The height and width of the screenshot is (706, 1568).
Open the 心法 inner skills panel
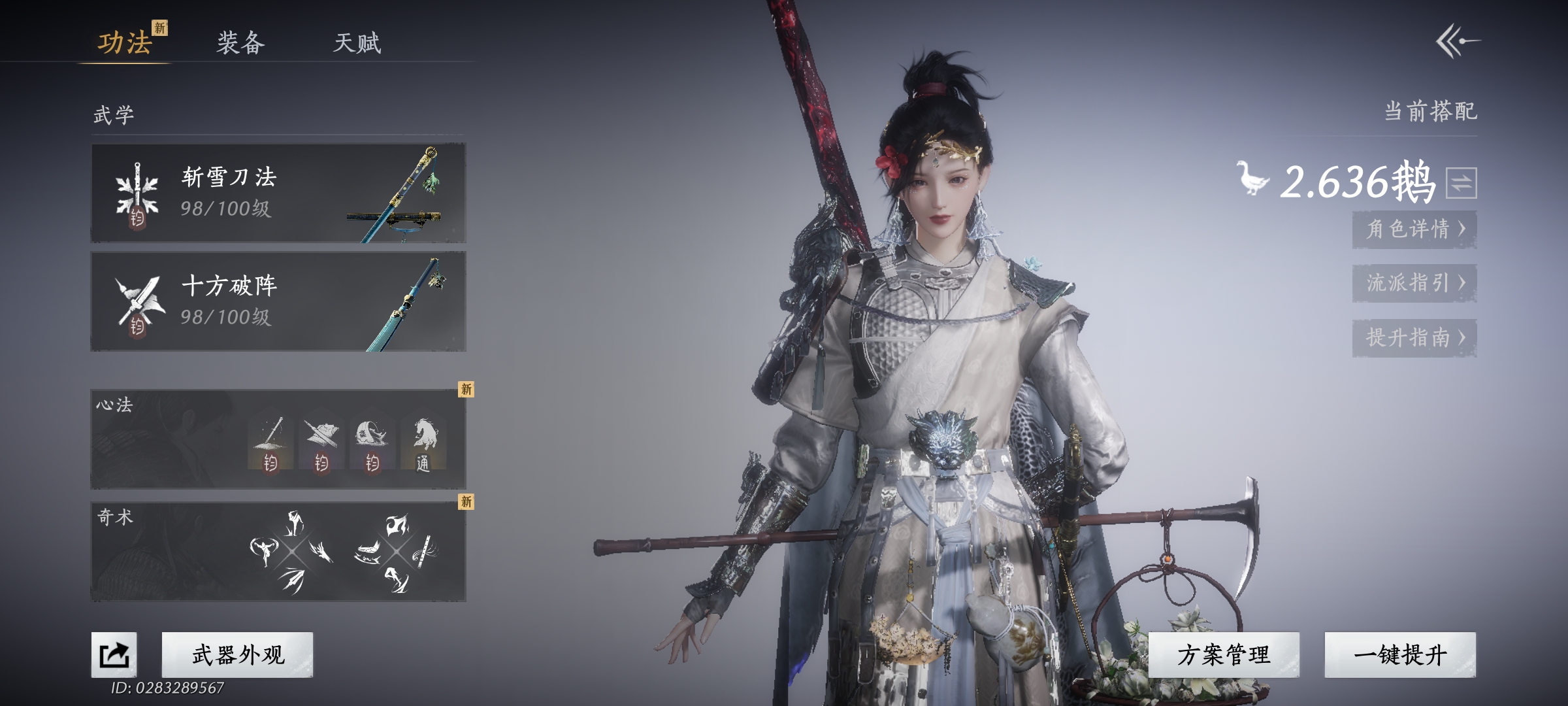pyautogui.click(x=278, y=439)
